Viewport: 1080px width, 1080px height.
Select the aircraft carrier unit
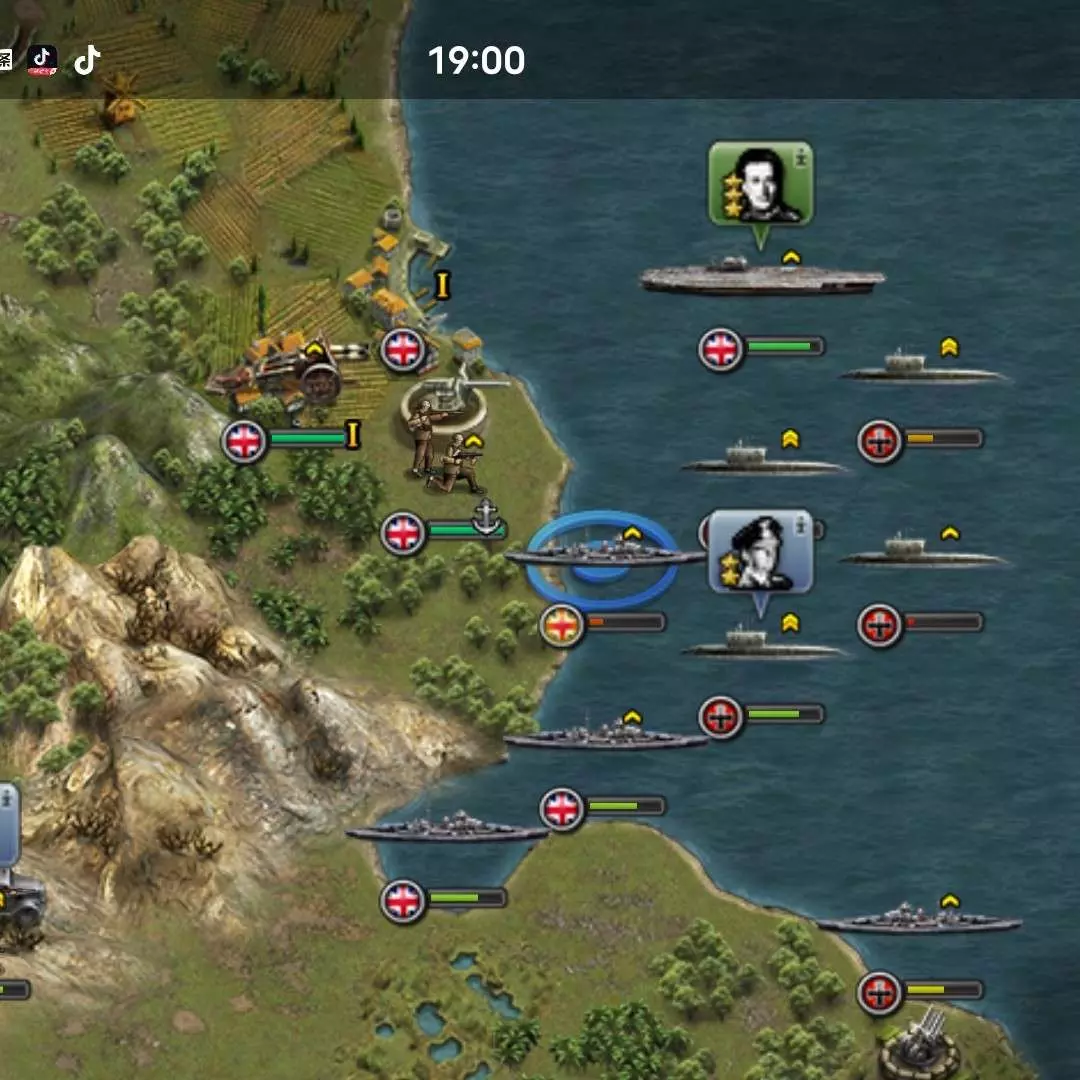tap(762, 278)
